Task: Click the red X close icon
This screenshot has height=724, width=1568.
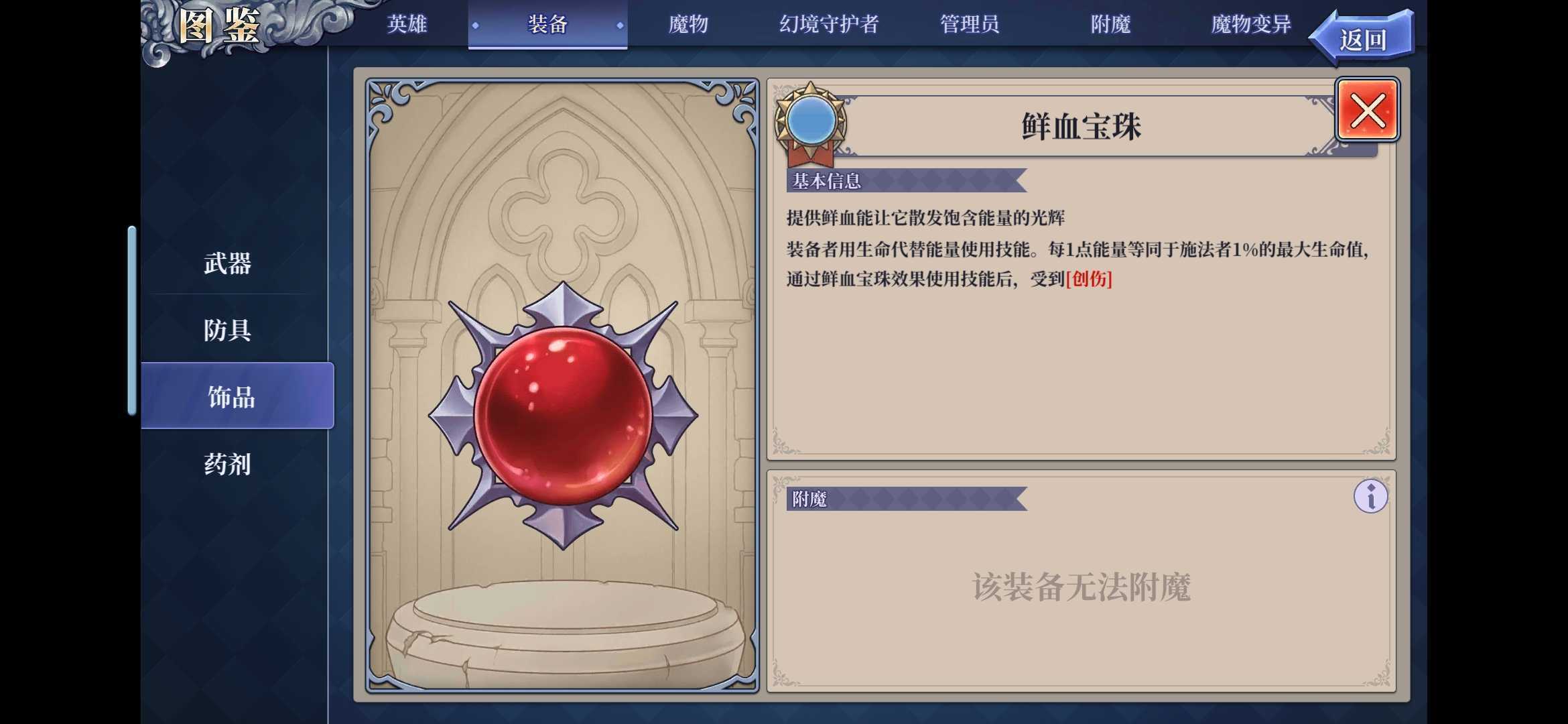Action: click(1367, 110)
